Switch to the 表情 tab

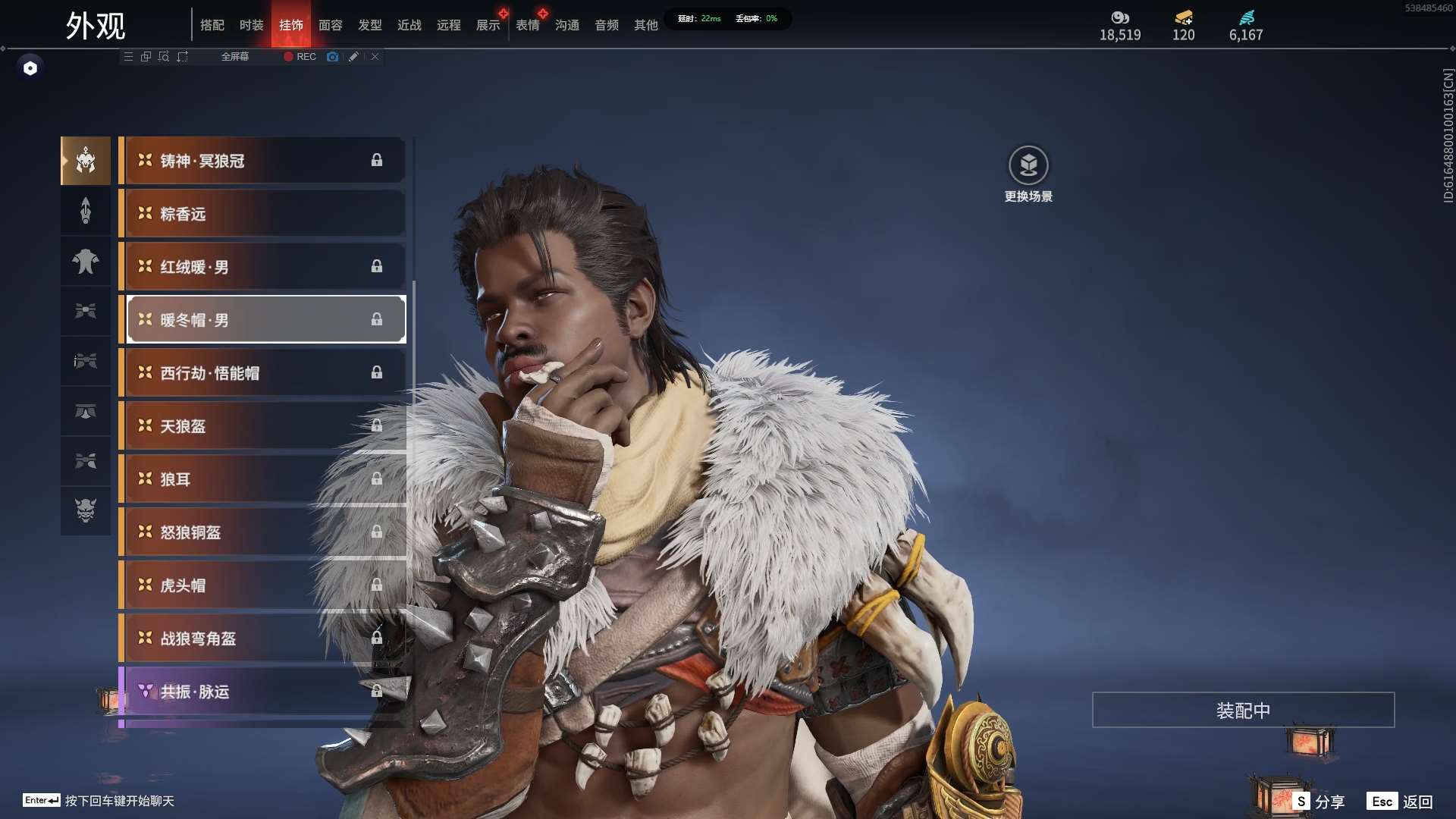[527, 25]
